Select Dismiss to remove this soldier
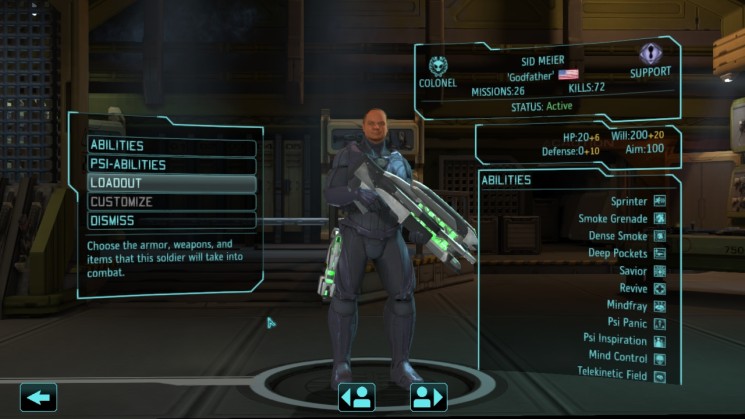 click(x=171, y=221)
